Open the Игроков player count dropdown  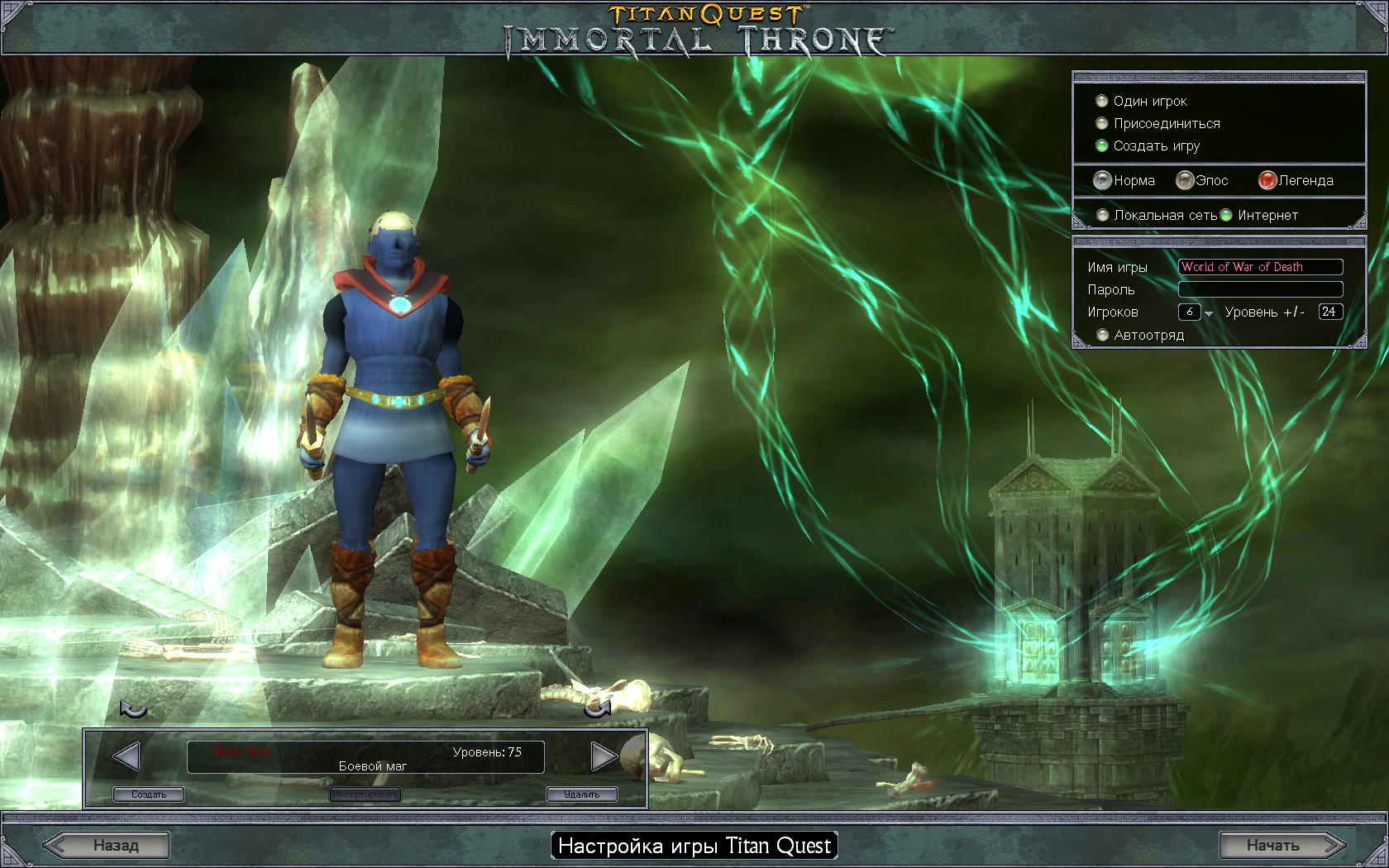pyautogui.click(x=1209, y=313)
